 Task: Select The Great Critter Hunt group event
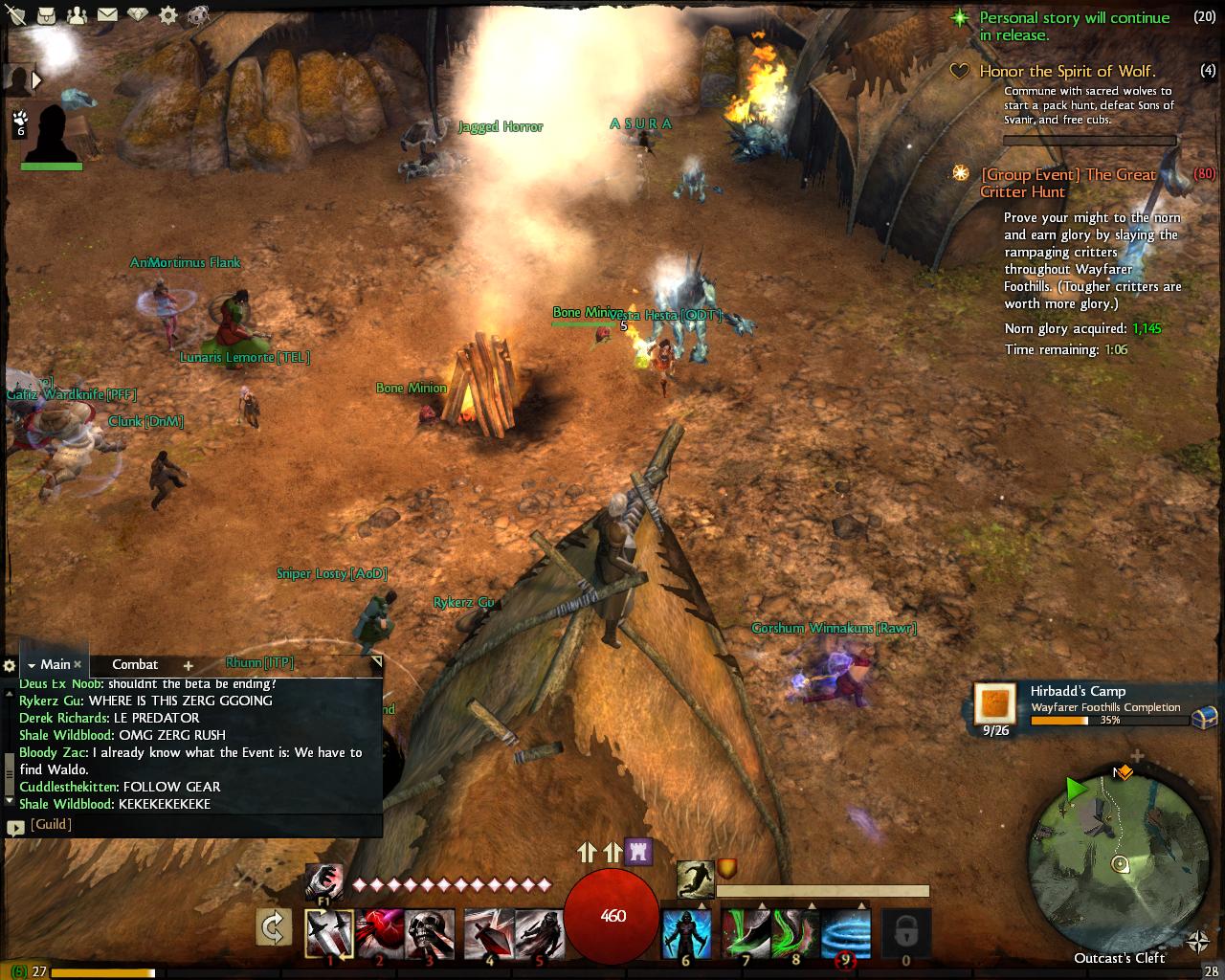point(1067,183)
